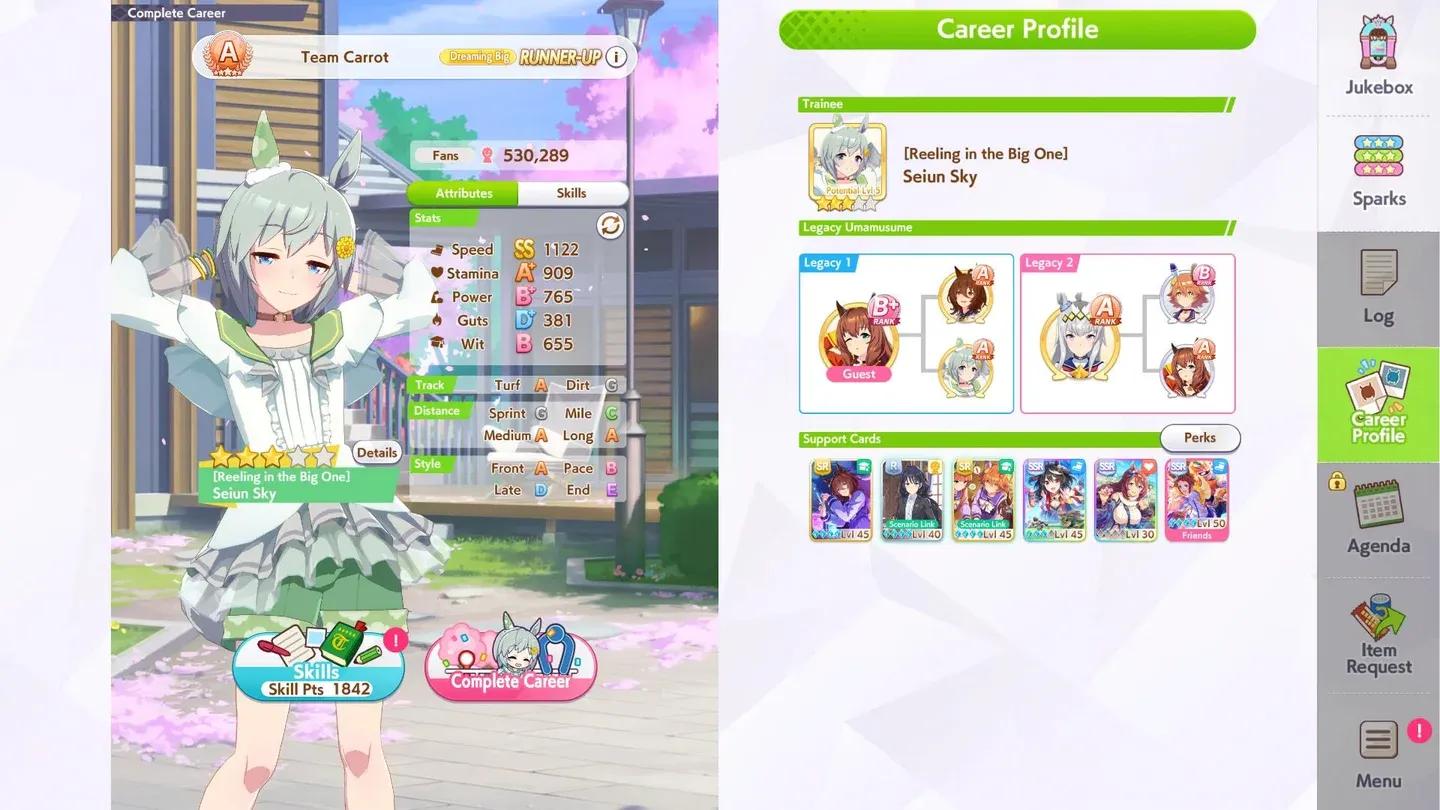Viewport: 1440px width, 810px height.
Task: Switch to the Skills tab
Action: pos(573,193)
